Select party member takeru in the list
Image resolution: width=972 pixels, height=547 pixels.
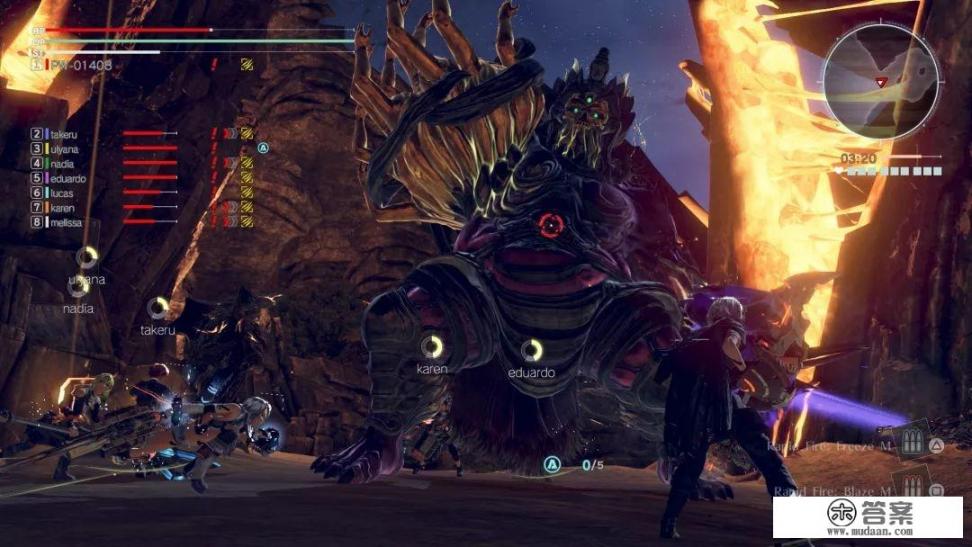click(62, 133)
